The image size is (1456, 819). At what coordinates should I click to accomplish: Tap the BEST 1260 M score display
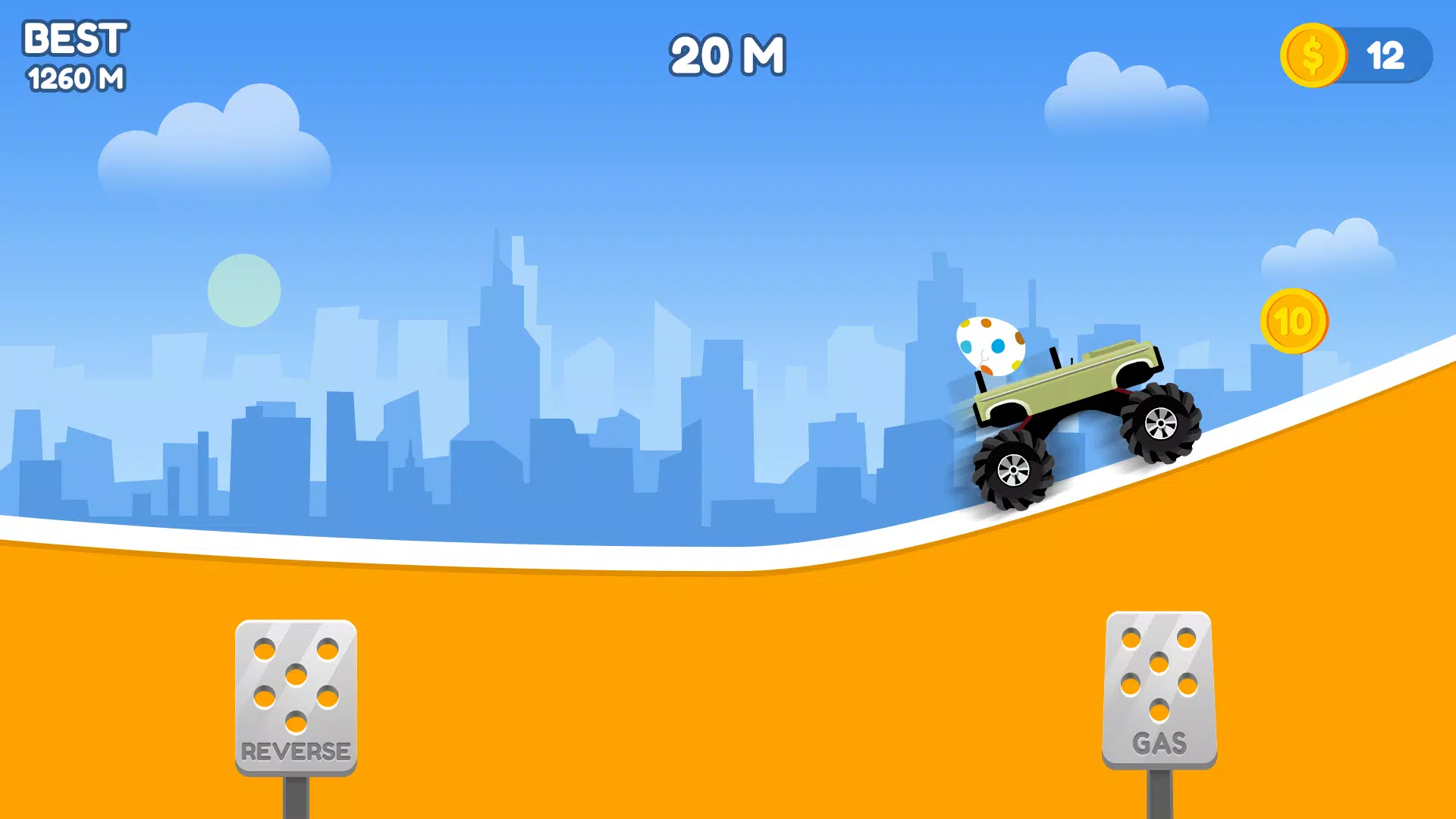(x=75, y=55)
